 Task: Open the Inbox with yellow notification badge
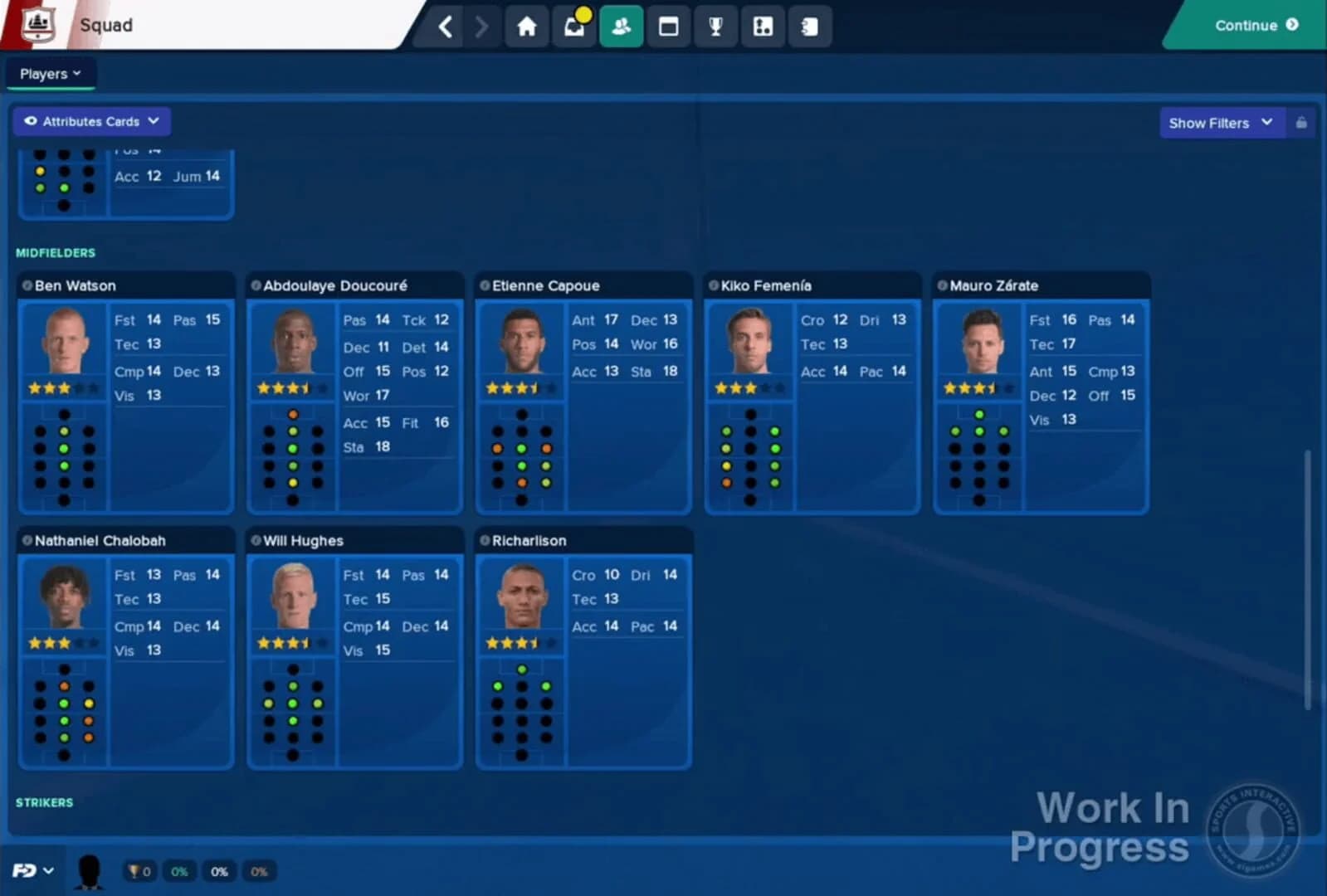574,26
